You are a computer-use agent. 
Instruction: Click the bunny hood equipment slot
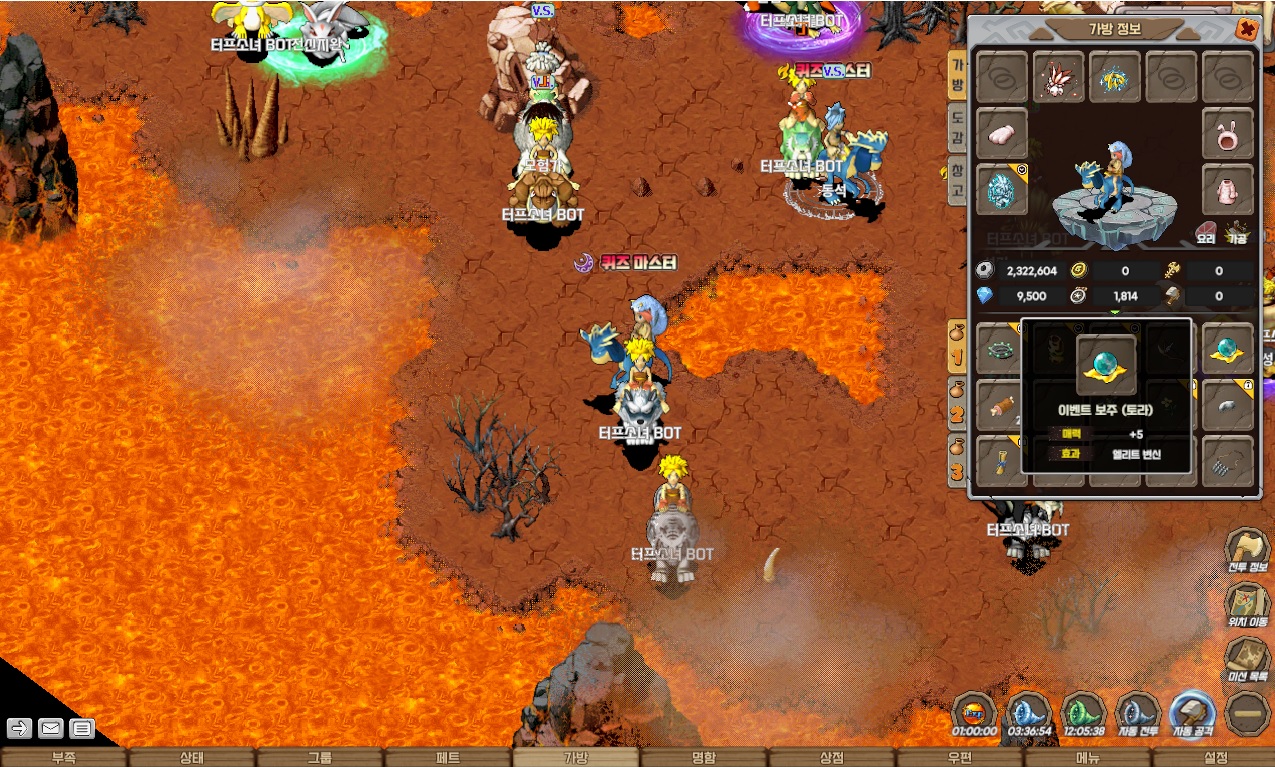(x=1228, y=134)
